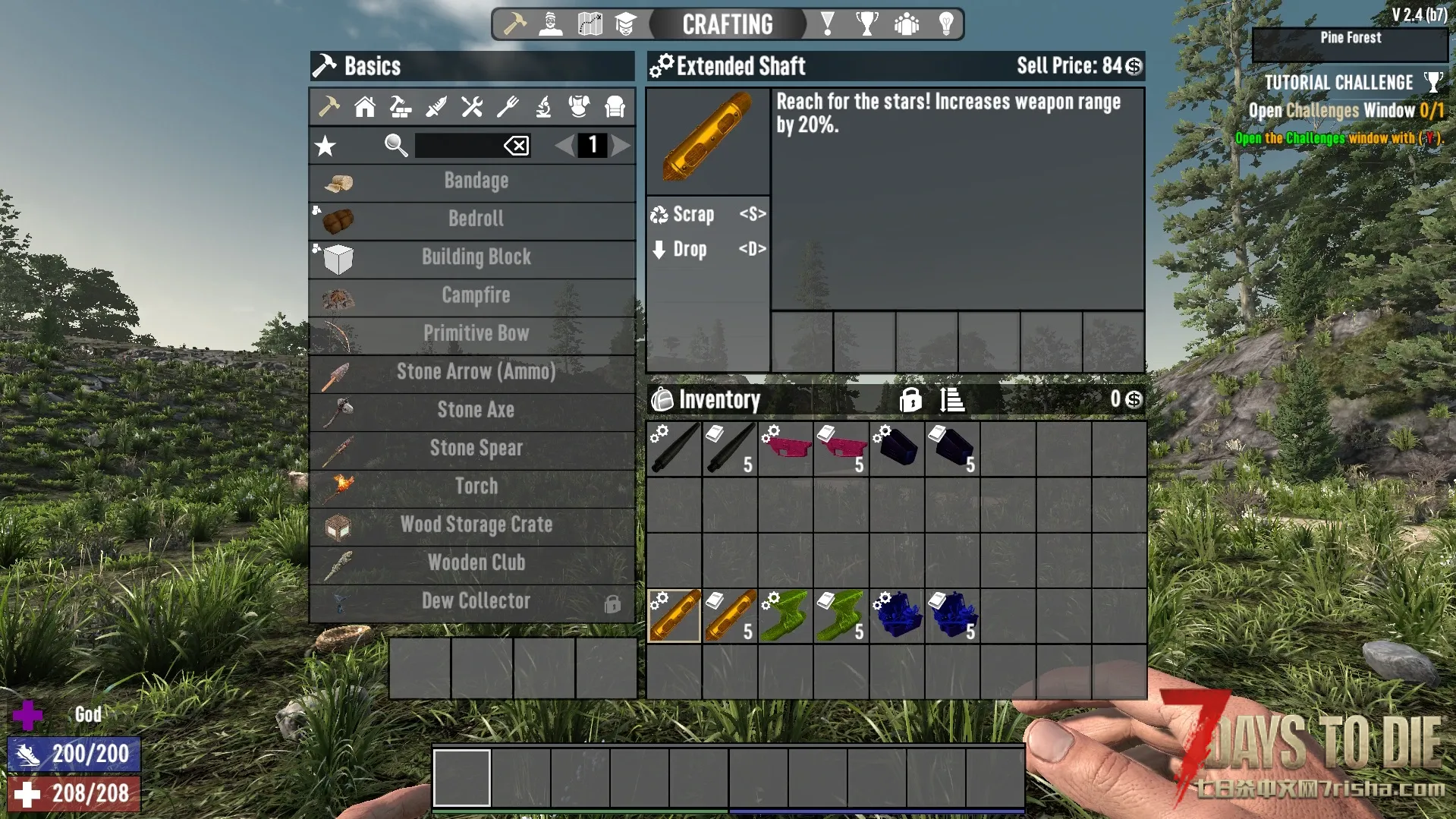
Task: Go to the next recipe page
Action: (x=621, y=146)
